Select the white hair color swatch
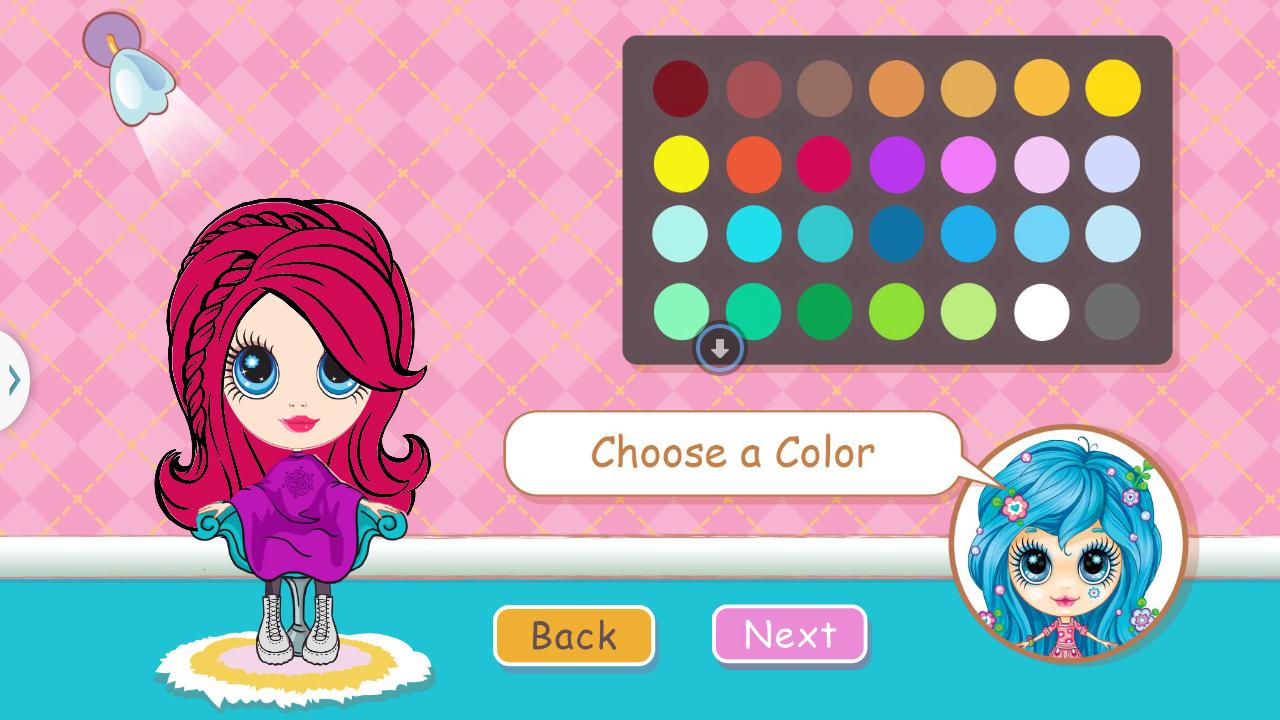The image size is (1280, 720). pos(1041,310)
